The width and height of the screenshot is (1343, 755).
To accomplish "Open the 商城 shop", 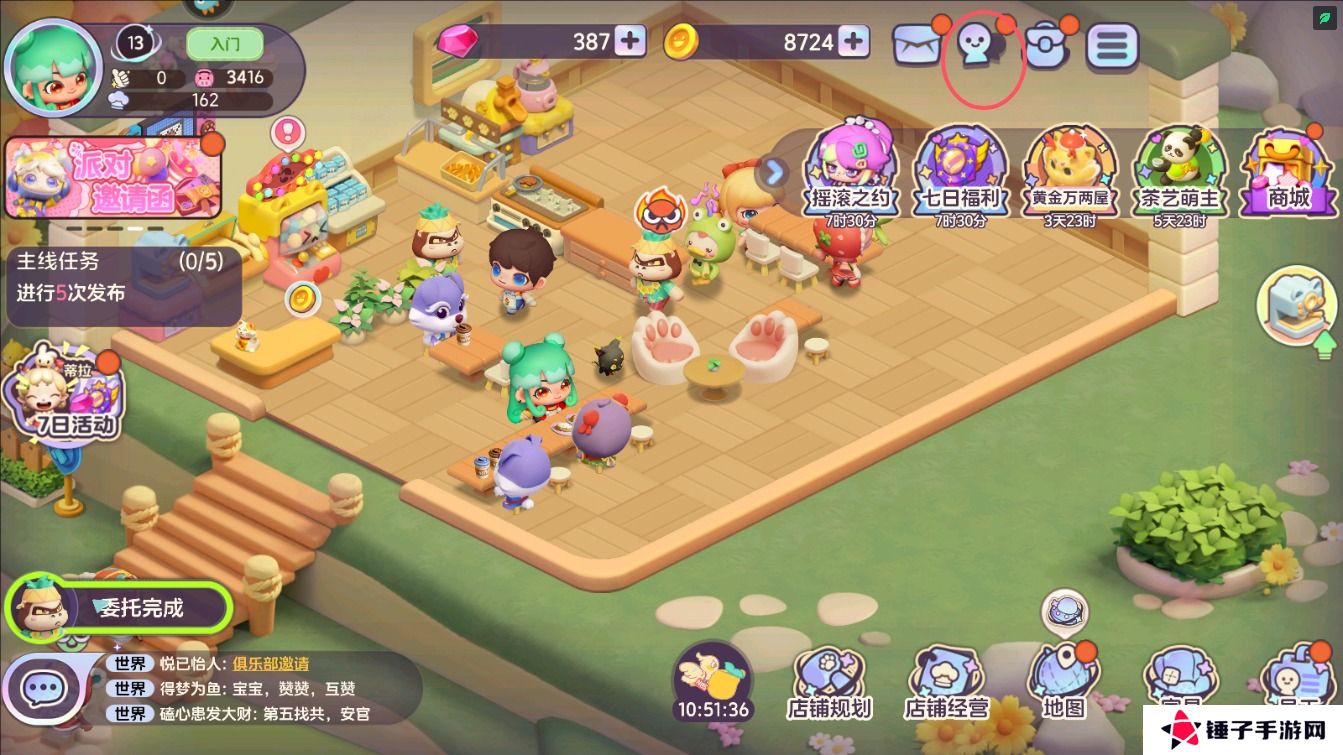I will [x=1288, y=174].
